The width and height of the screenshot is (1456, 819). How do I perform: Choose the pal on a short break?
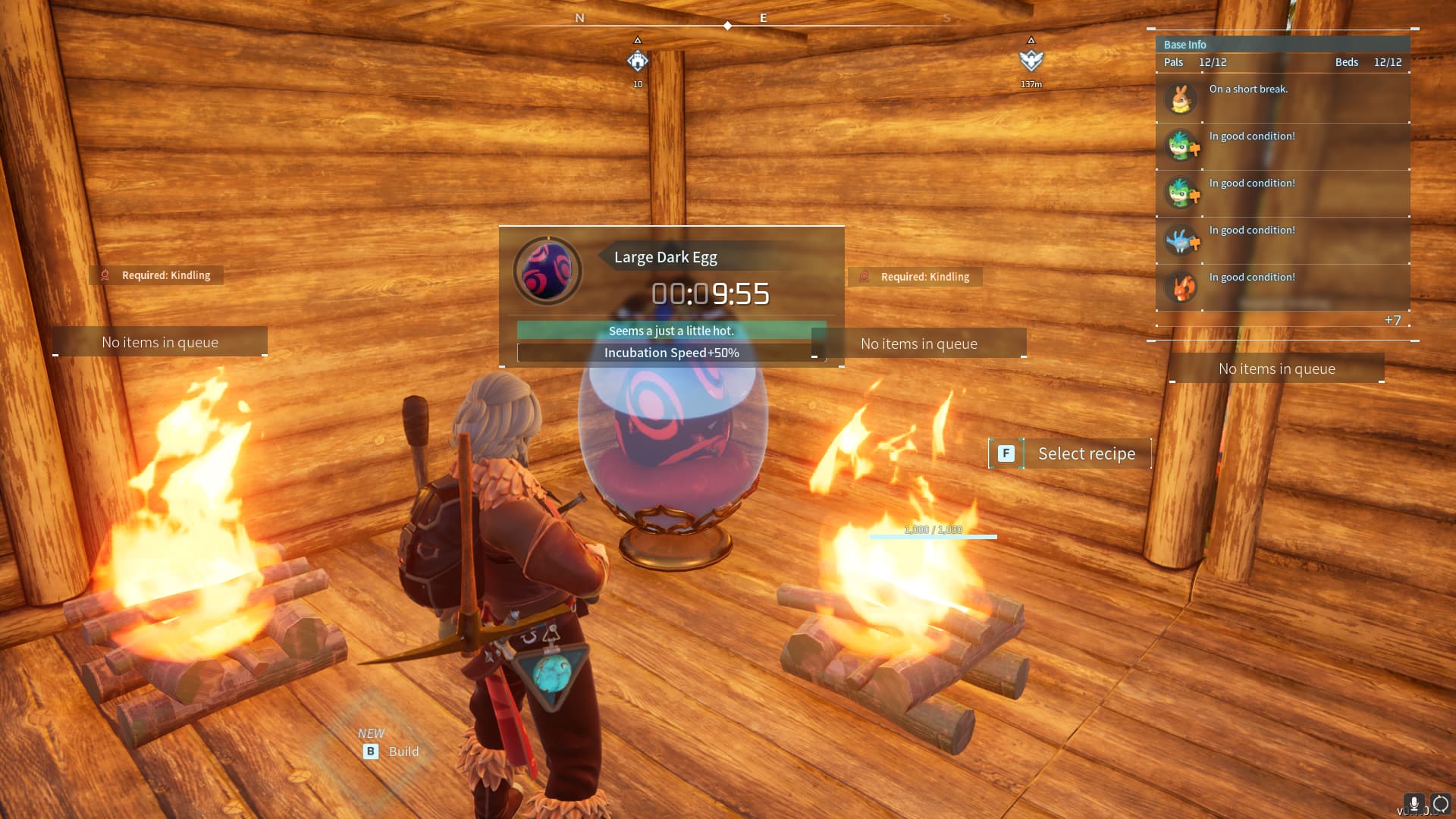tap(1181, 99)
